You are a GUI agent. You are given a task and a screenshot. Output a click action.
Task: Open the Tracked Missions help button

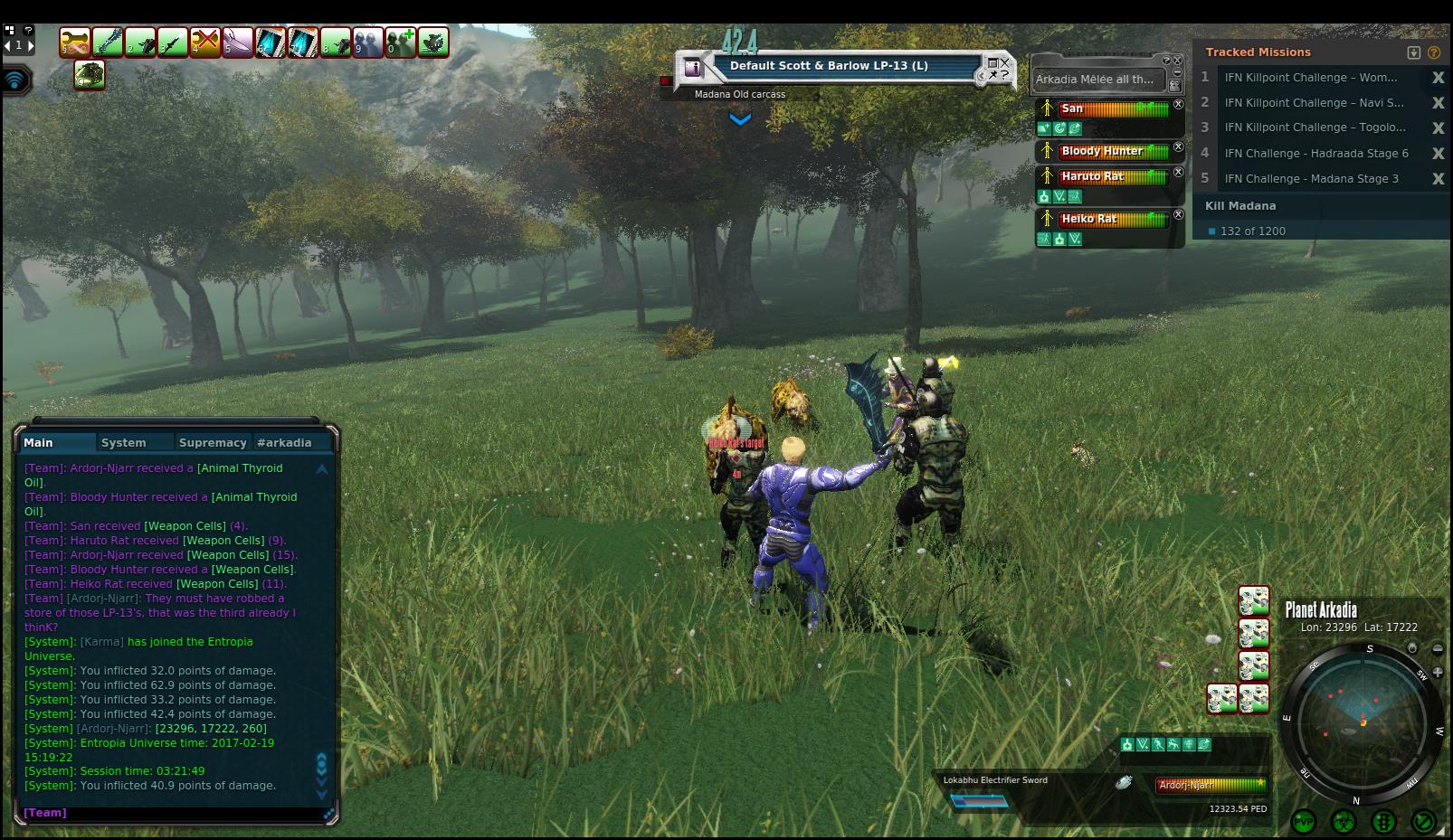point(1434,52)
